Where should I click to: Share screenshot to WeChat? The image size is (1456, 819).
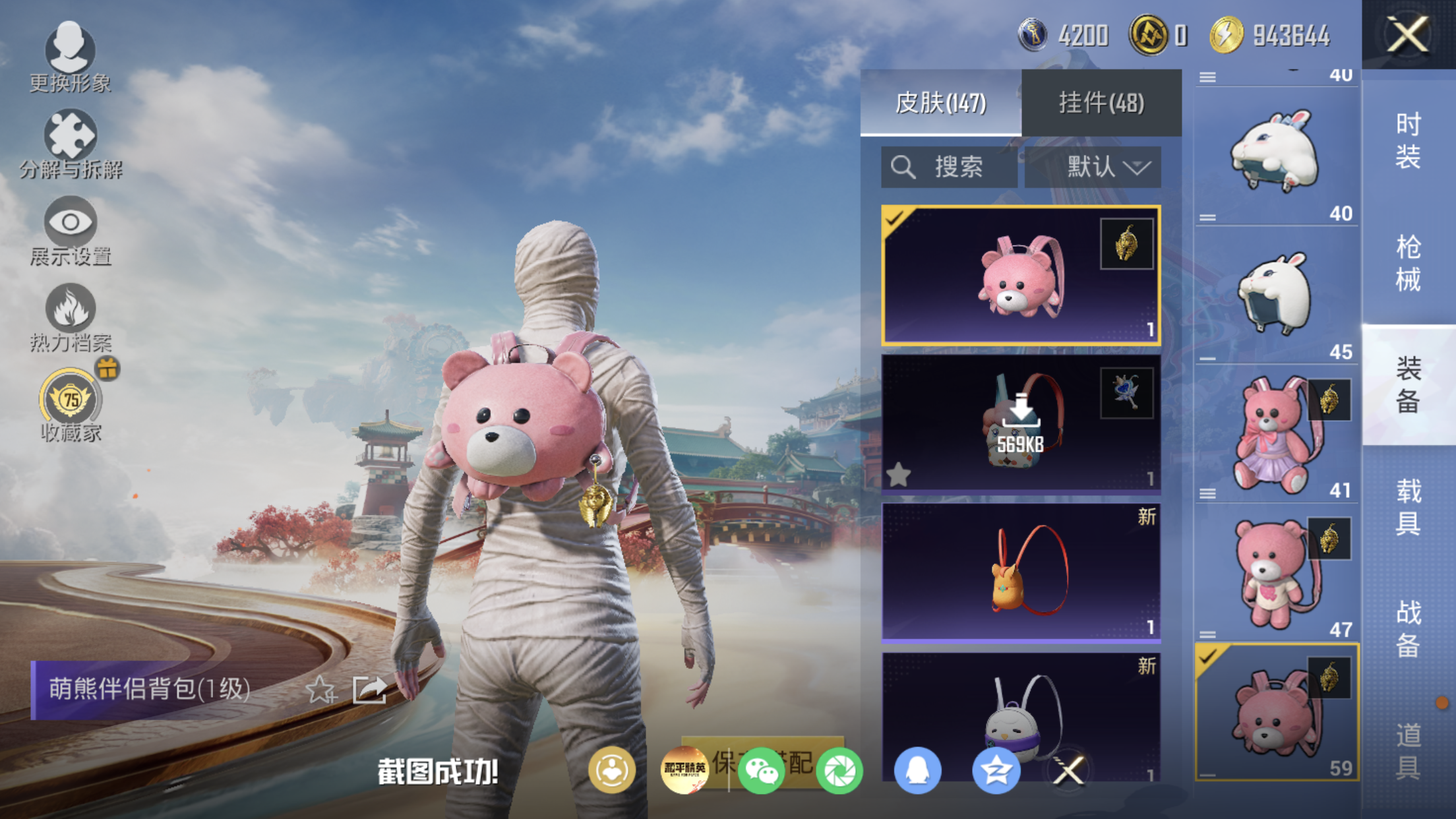point(761,770)
